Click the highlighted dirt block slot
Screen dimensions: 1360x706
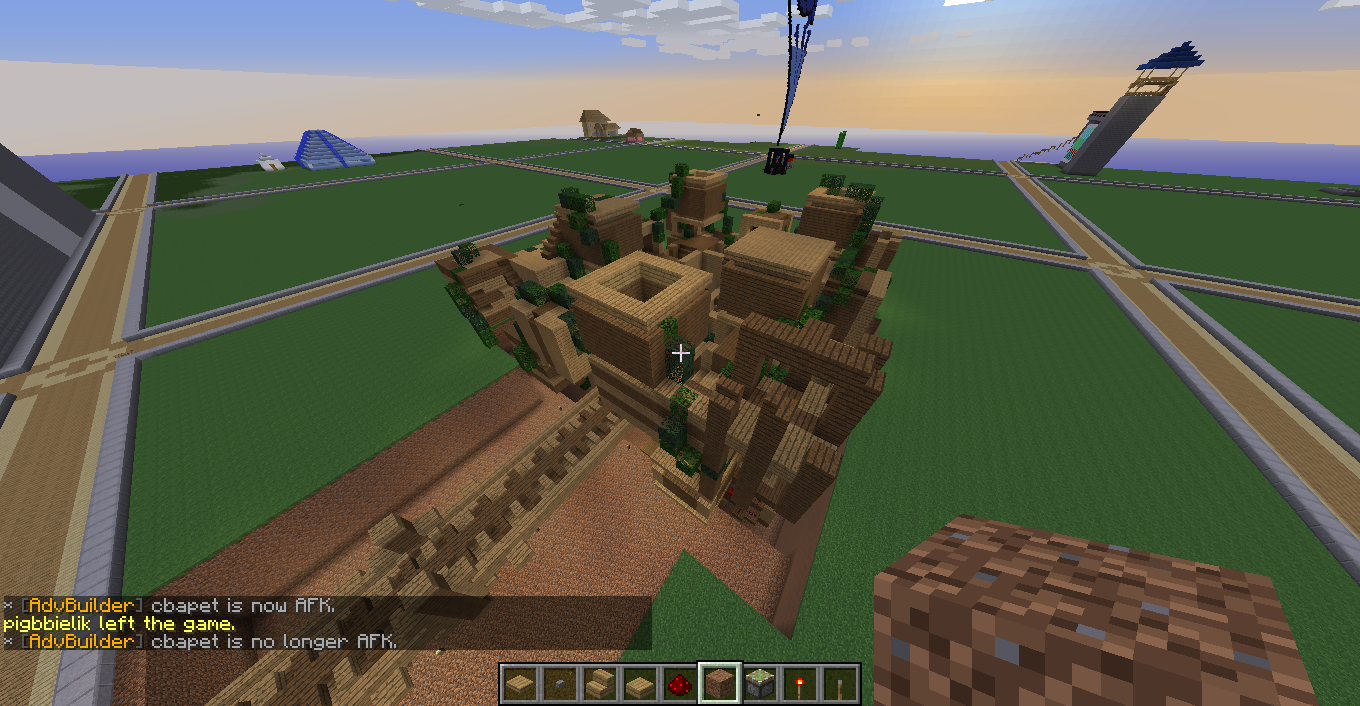720,684
